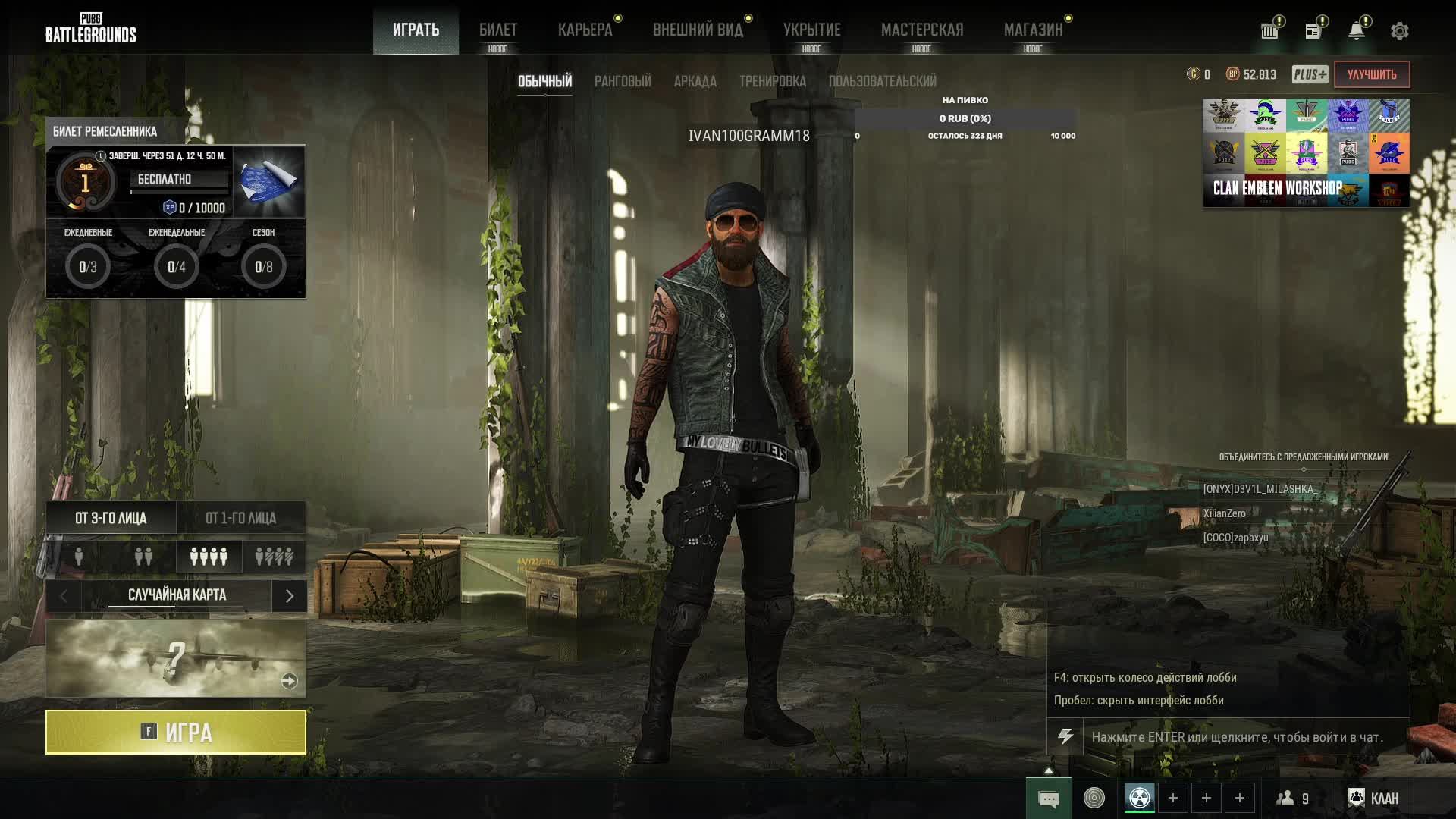Select the РАНГОВЫЙ game mode
Viewport: 1456px width, 819px height.
click(623, 81)
